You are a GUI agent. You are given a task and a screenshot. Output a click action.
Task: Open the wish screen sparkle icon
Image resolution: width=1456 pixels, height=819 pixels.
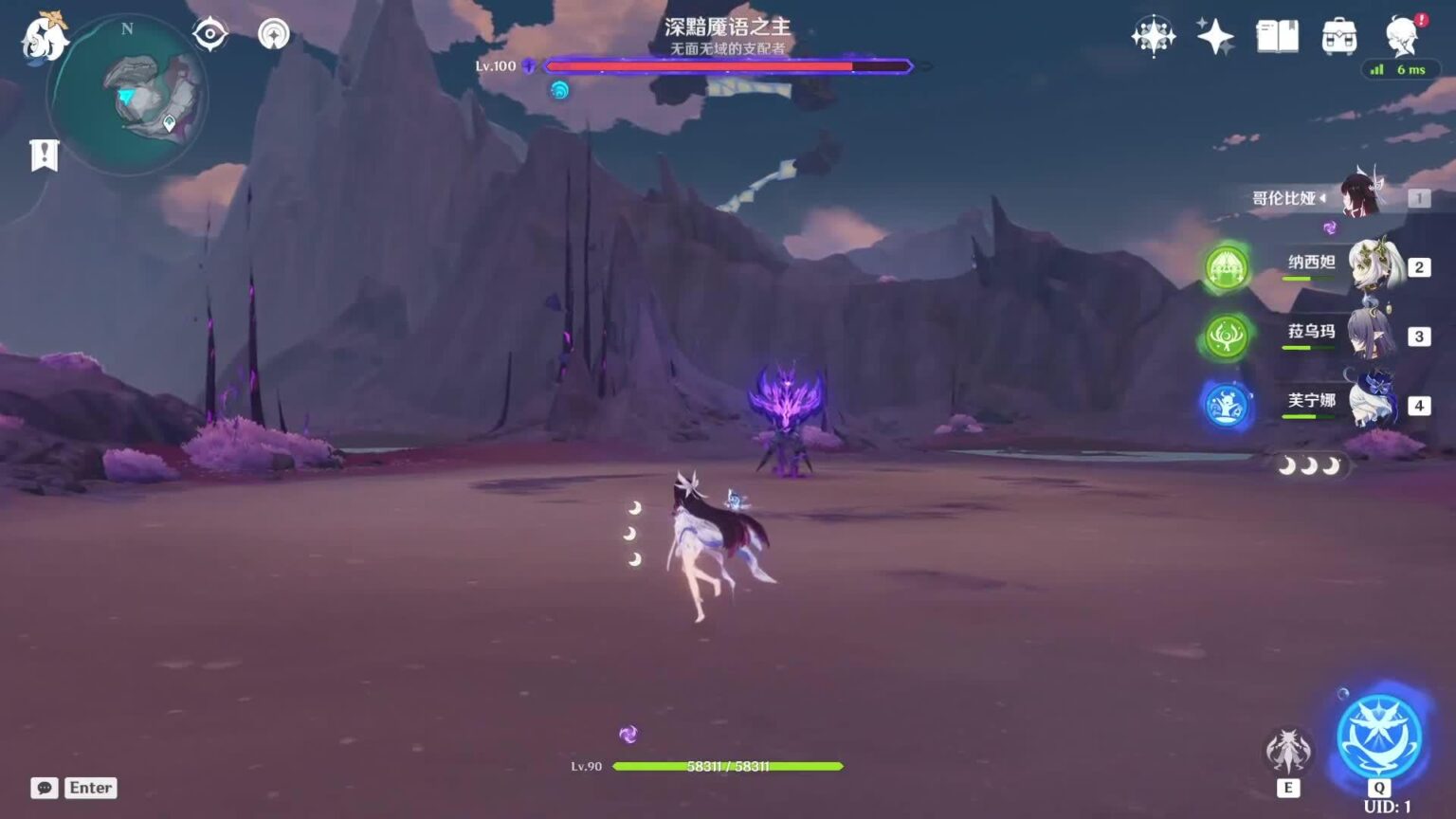click(x=1215, y=38)
